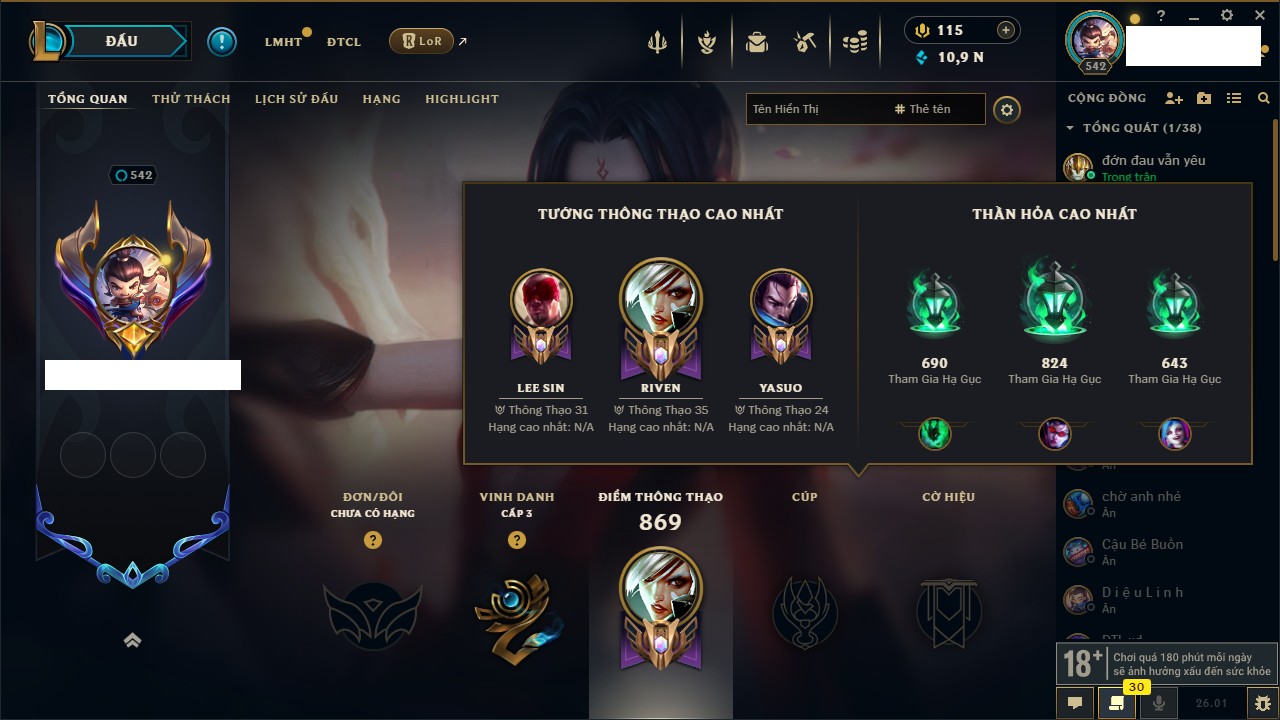
Task: Select the Riven mastery portrait
Action: click(x=660, y=300)
